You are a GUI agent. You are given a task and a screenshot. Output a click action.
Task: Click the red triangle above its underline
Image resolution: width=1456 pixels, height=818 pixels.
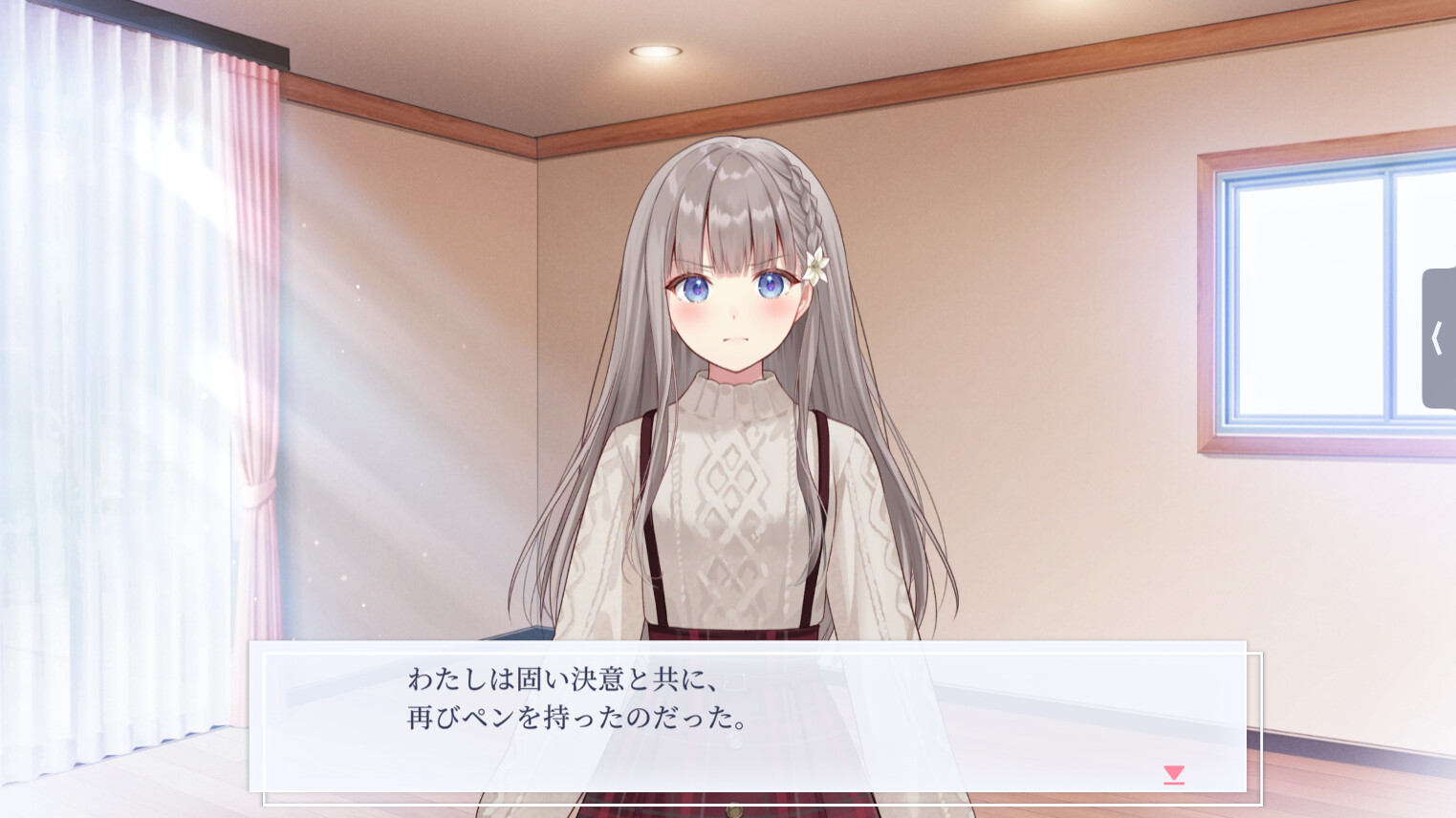[1173, 772]
